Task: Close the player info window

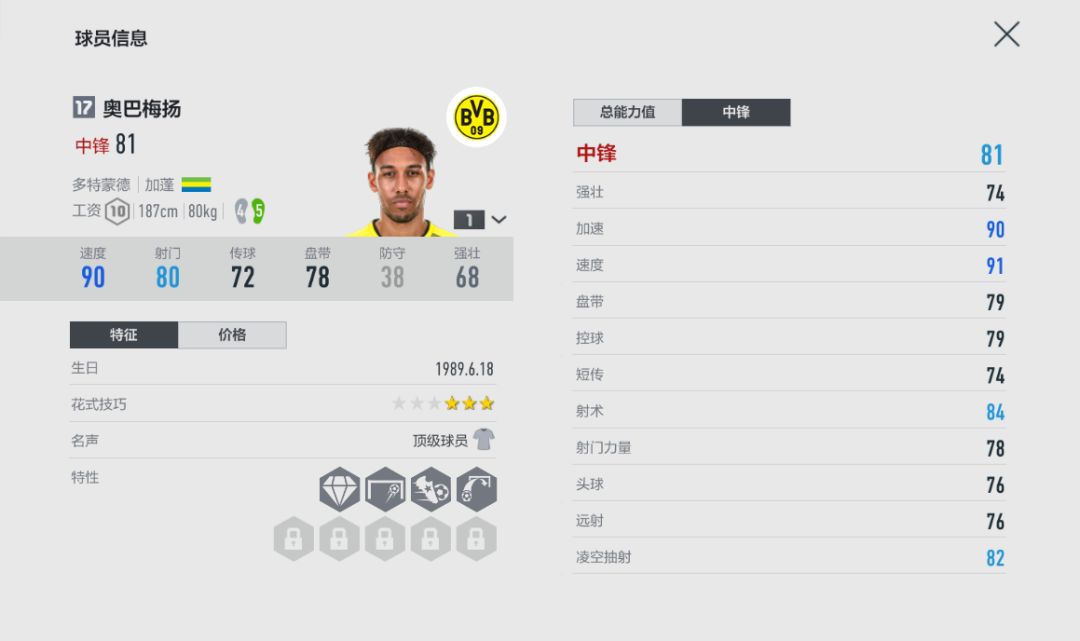Action: point(1006,35)
